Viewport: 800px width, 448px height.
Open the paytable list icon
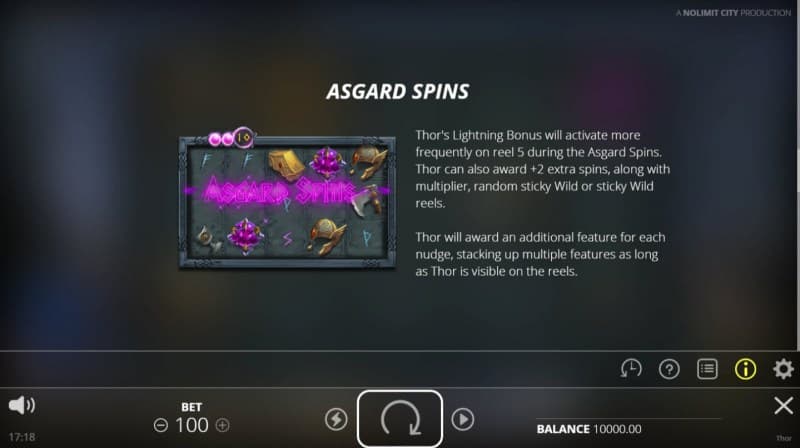[708, 368]
